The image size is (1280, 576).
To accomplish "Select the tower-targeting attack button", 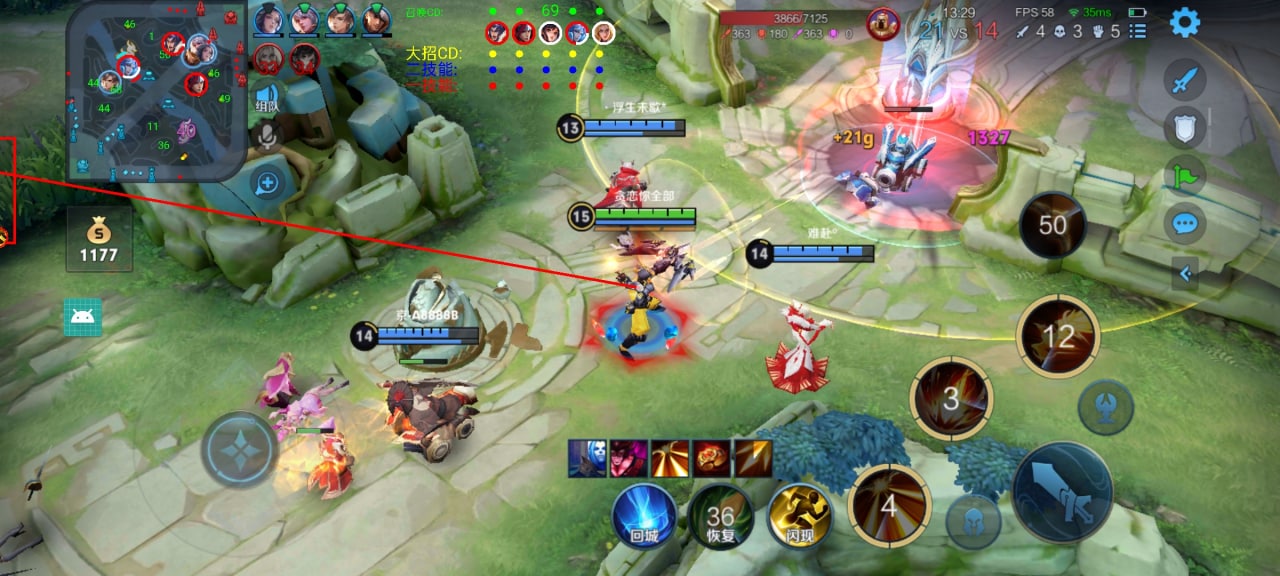I will coord(1105,408).
